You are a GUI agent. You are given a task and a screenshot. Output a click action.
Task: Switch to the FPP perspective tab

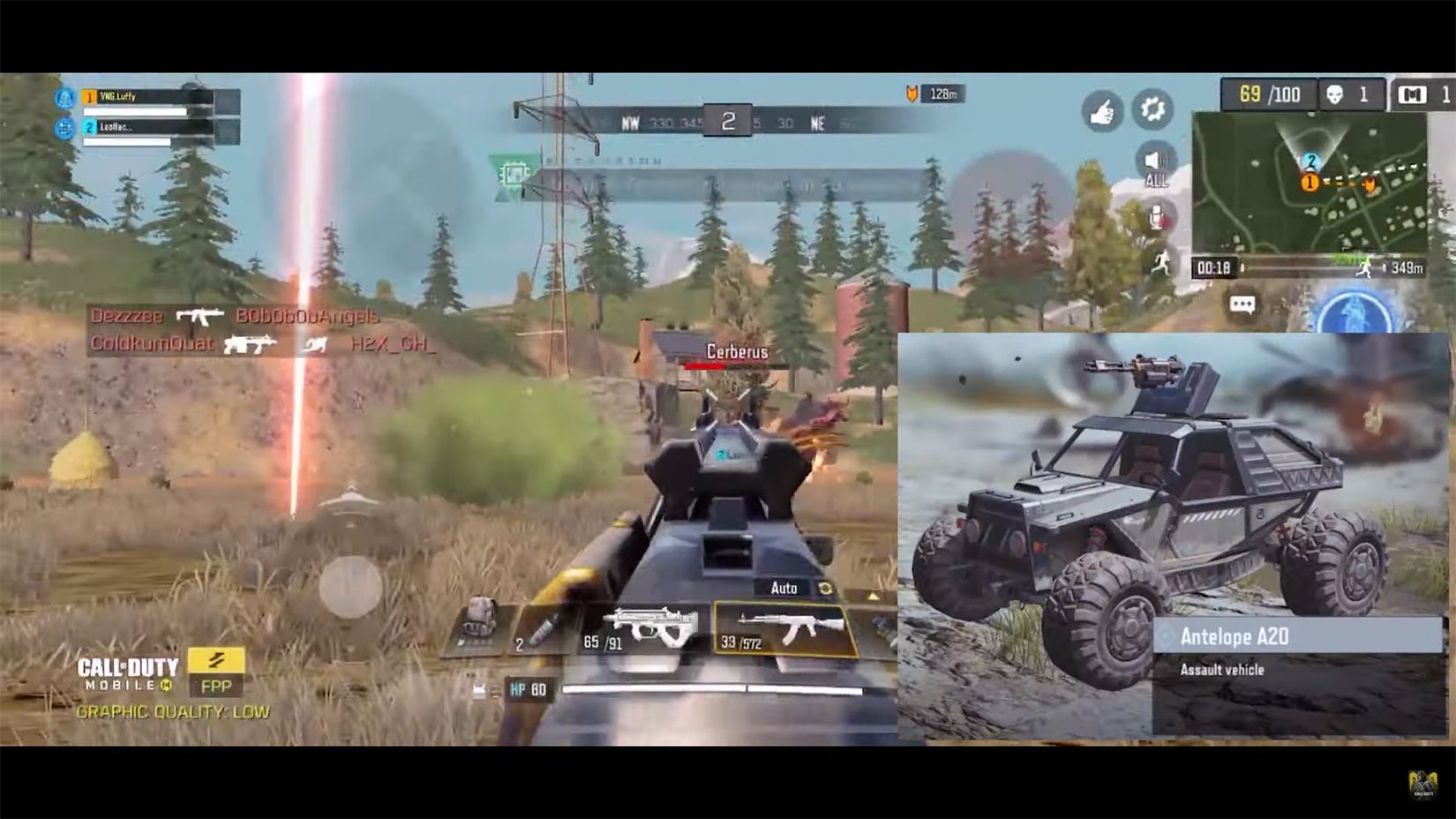click(x=218, y=686)
